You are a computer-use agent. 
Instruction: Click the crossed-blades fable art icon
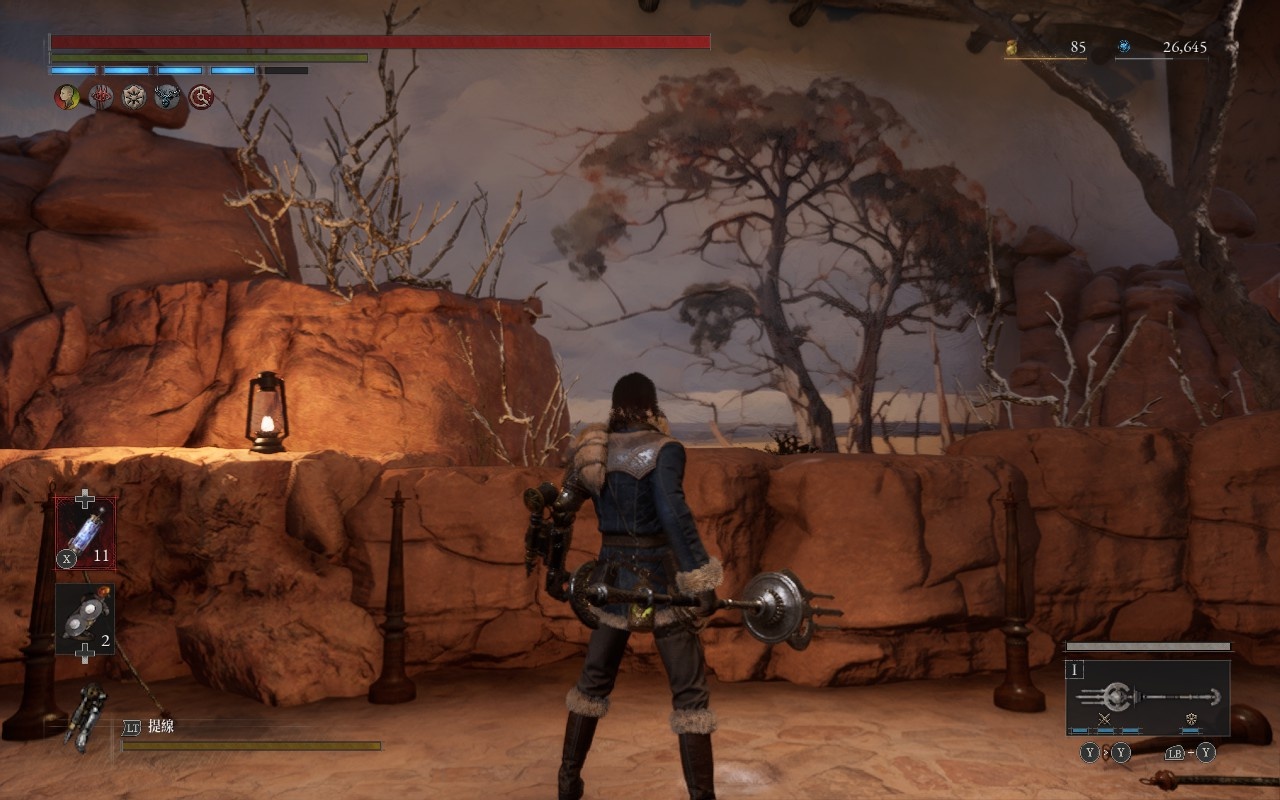click(x=1105, y=719)
